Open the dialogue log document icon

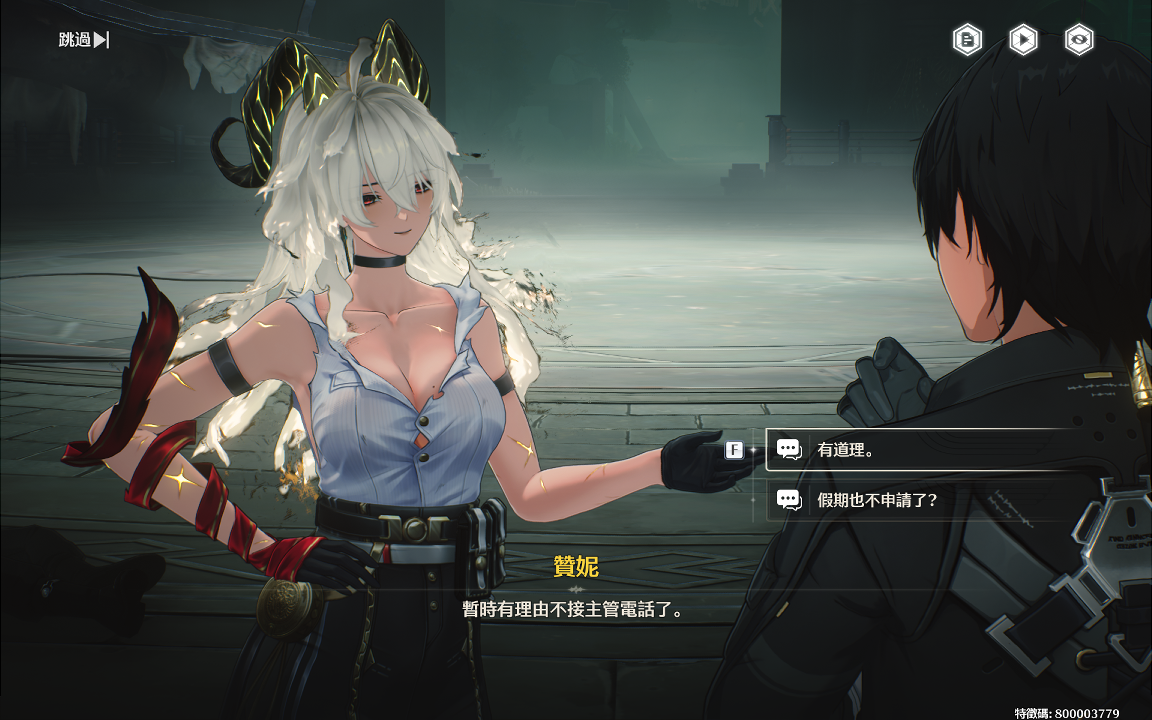click(x=967, y=40)
